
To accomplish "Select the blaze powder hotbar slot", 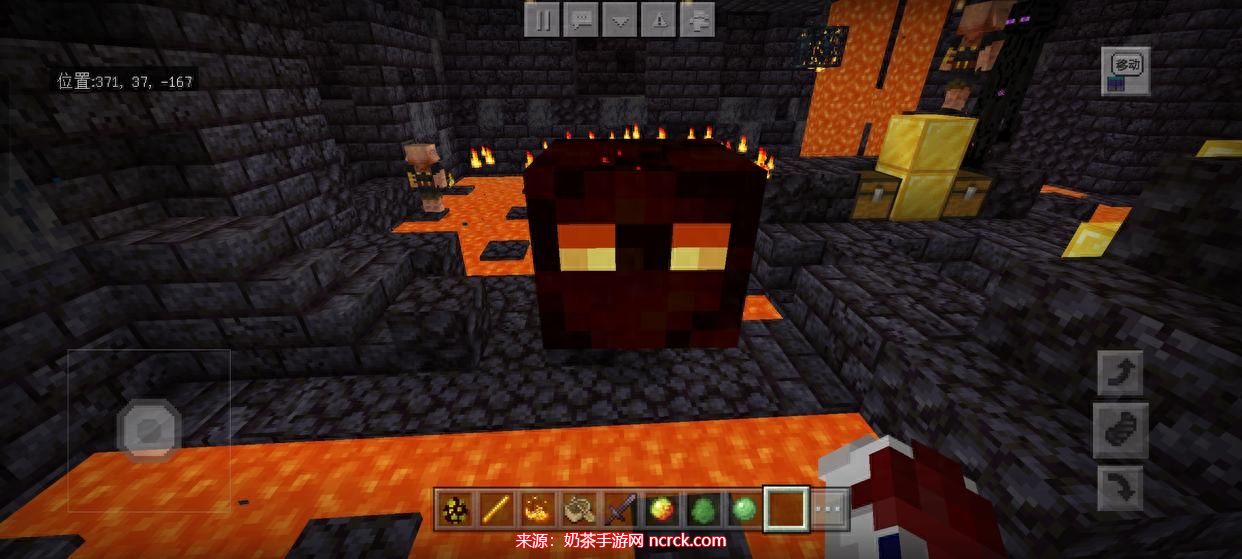I will tap(537, 510).
